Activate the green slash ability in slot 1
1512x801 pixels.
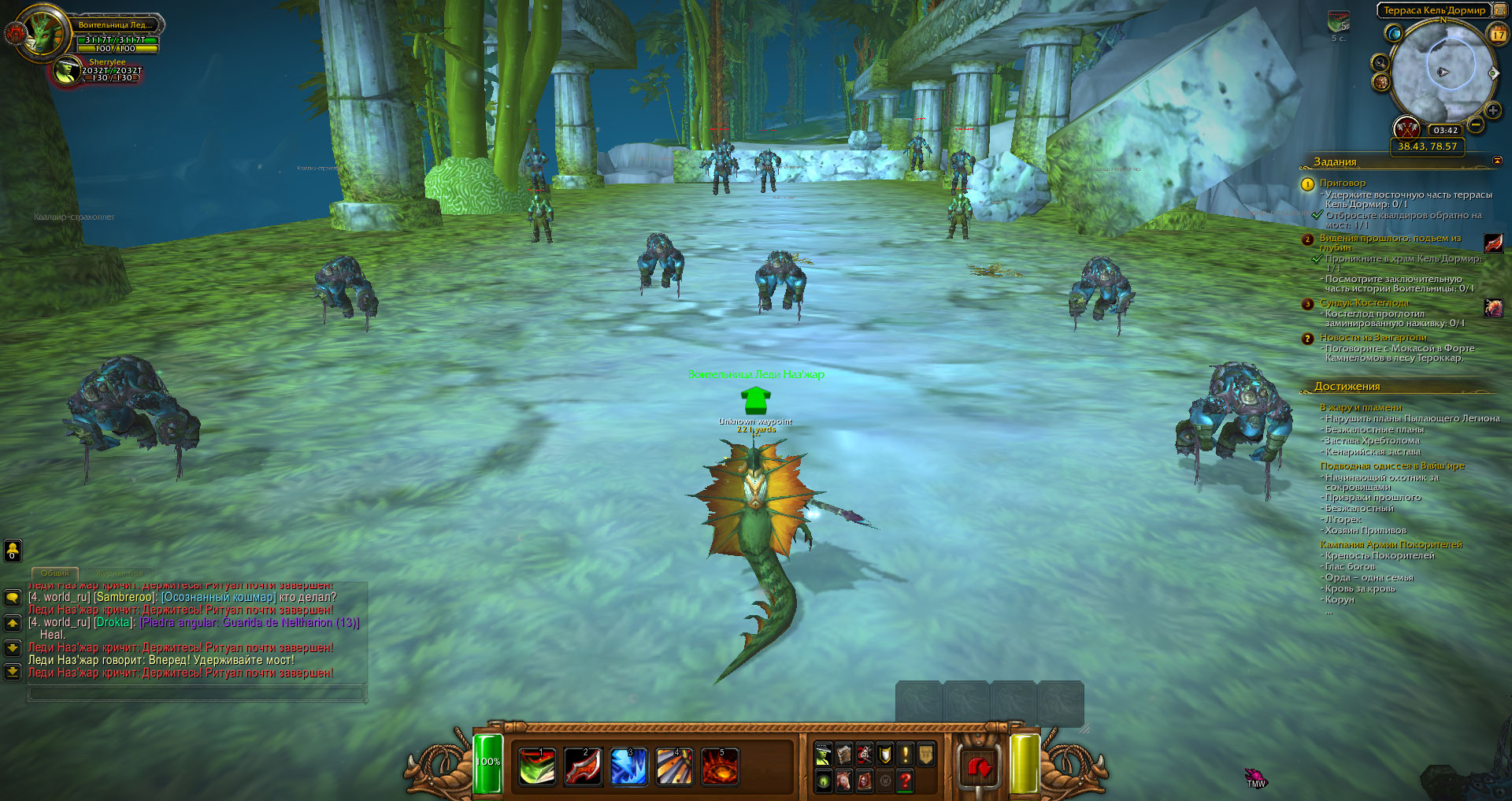(x=537, y=766)
